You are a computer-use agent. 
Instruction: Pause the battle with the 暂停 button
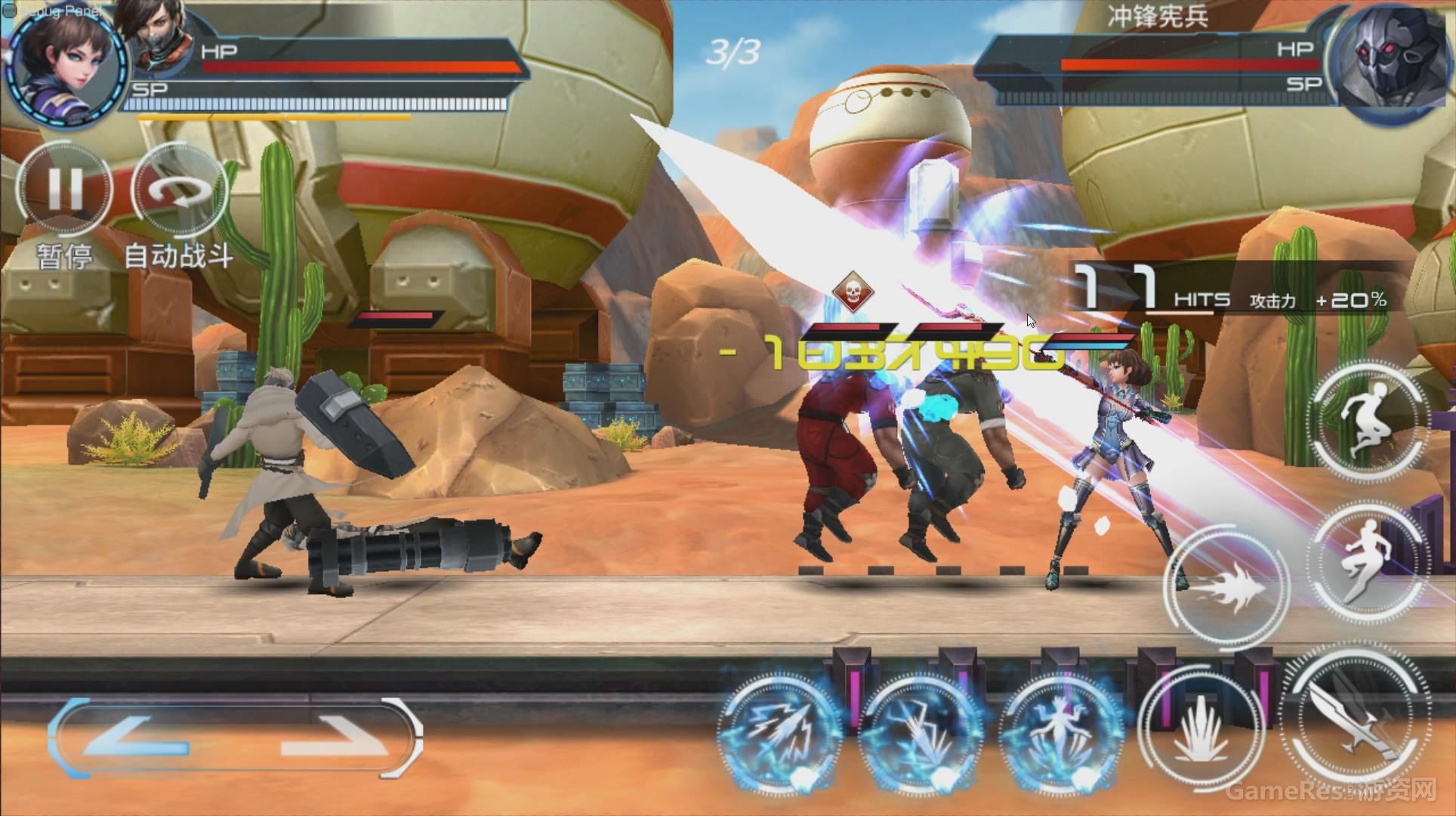click(x=64, y=189)
